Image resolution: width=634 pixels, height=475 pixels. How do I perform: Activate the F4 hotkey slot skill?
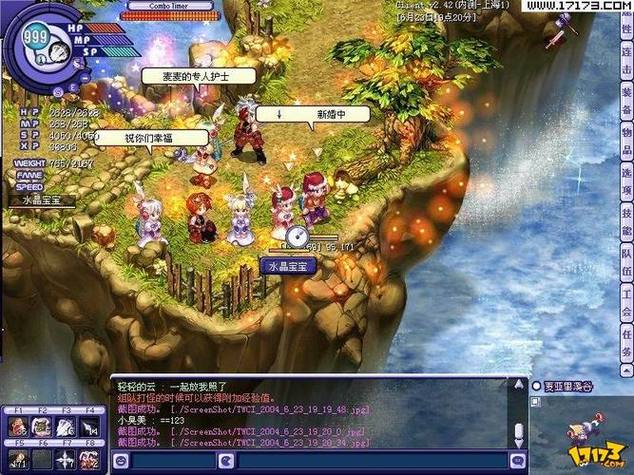(89, 427)
